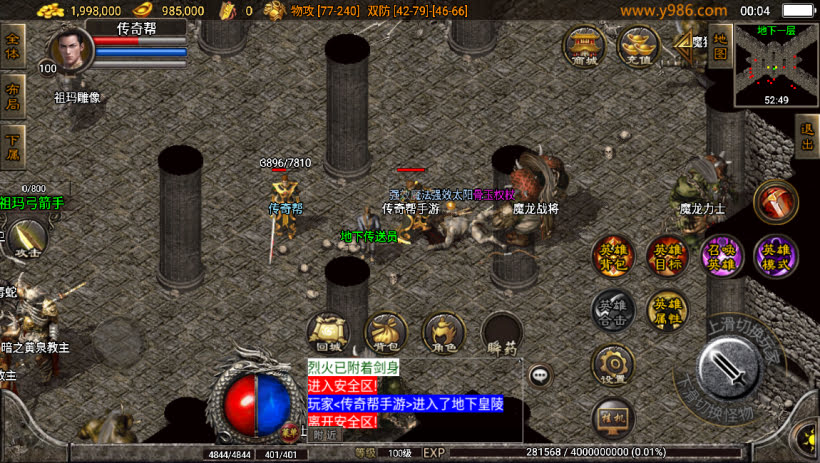Screen dimensions: 820x463
Task: Activate 召唤英雄 summon hero
Action: pos(721,256)
